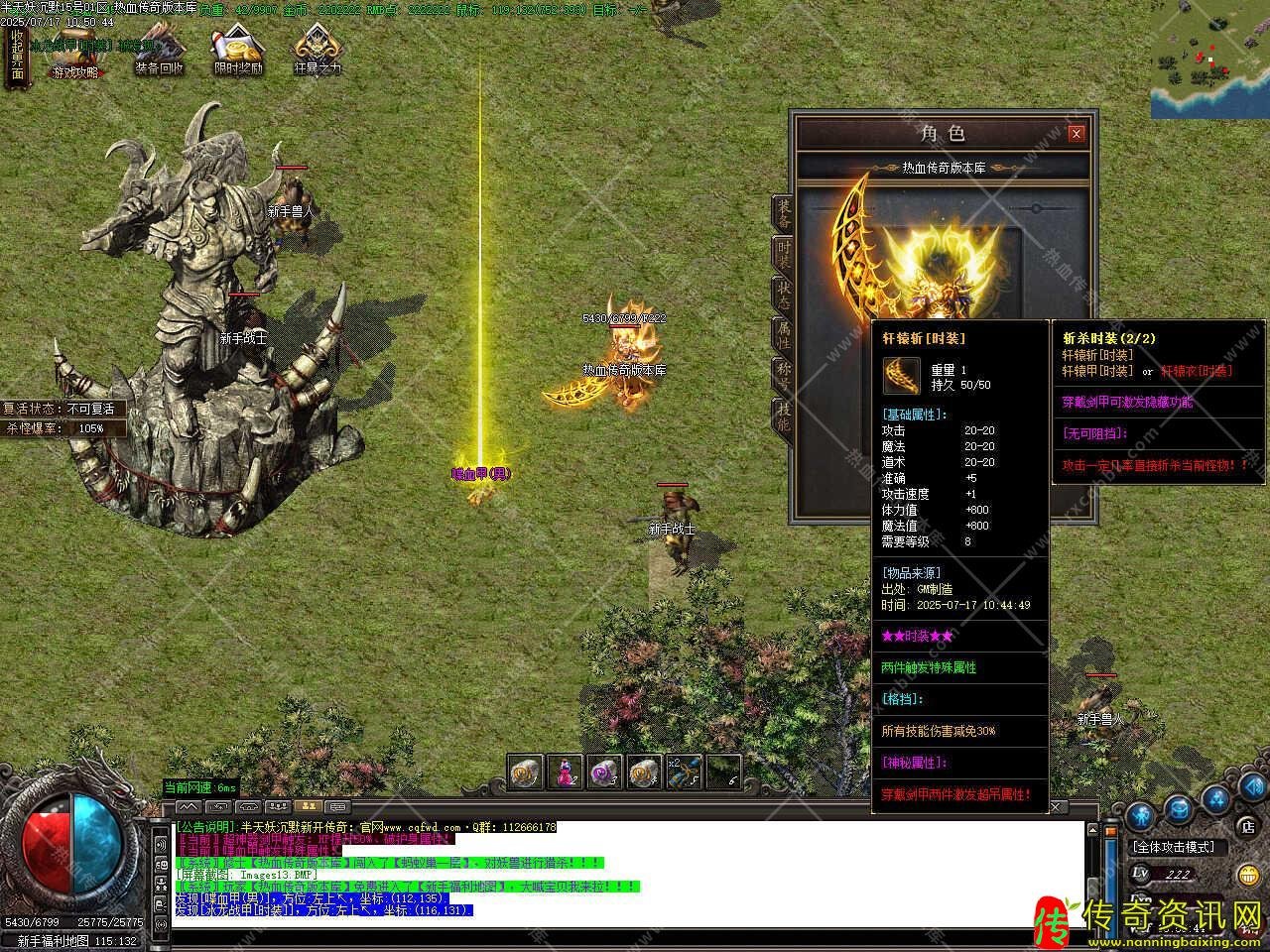
Task: Open the 技能 skills tab
Action: click(784, 416)
